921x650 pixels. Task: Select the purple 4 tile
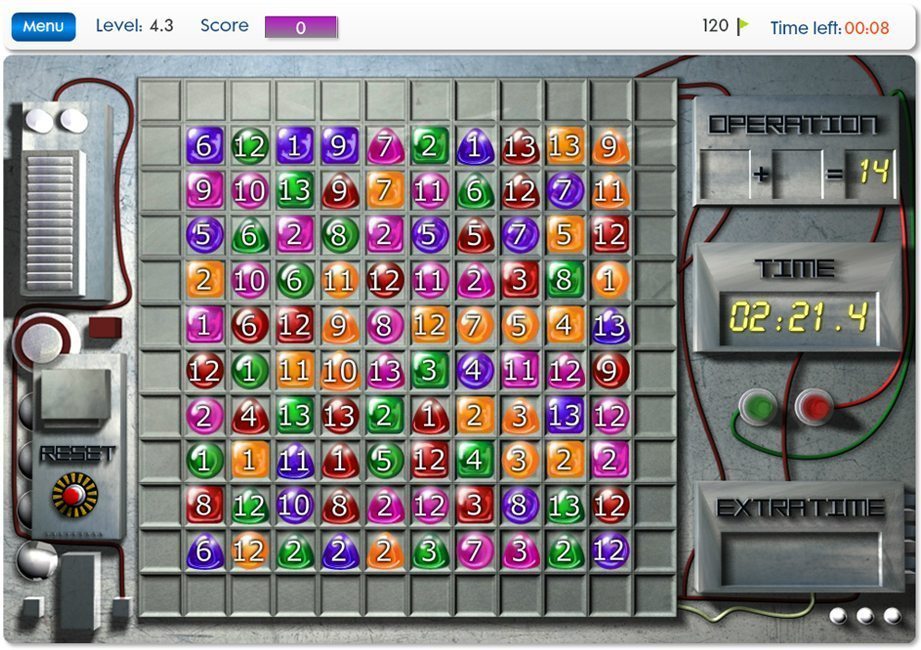(x=474, y=371)
